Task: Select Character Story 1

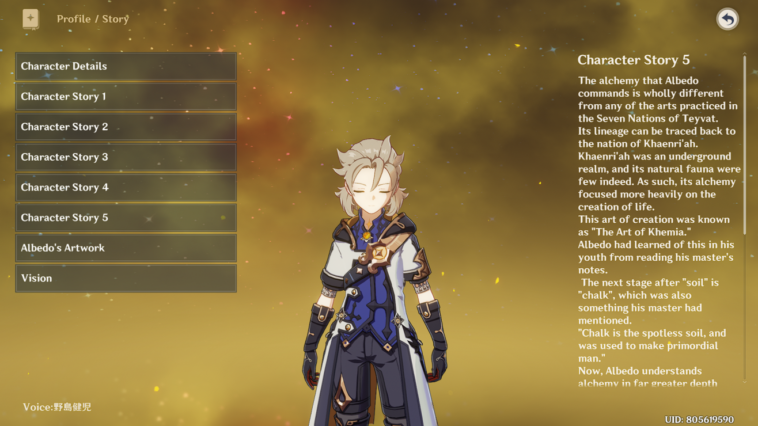Action: (126, 97)
